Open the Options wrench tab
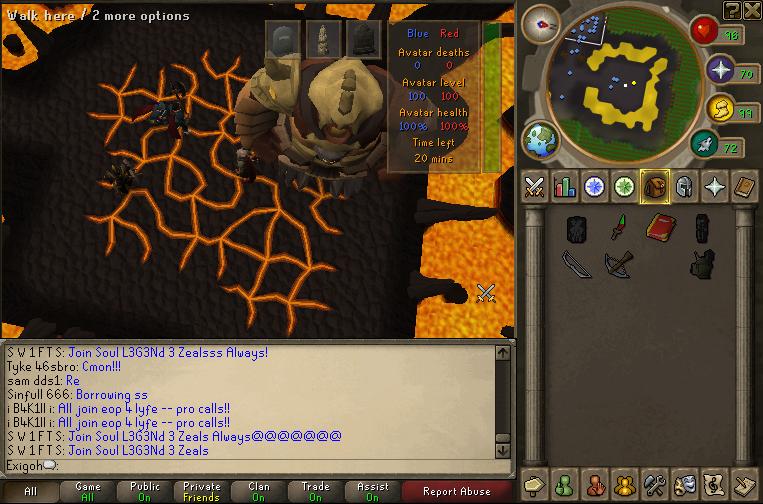Screen dimensions: 763x504 tap(655, 484)
